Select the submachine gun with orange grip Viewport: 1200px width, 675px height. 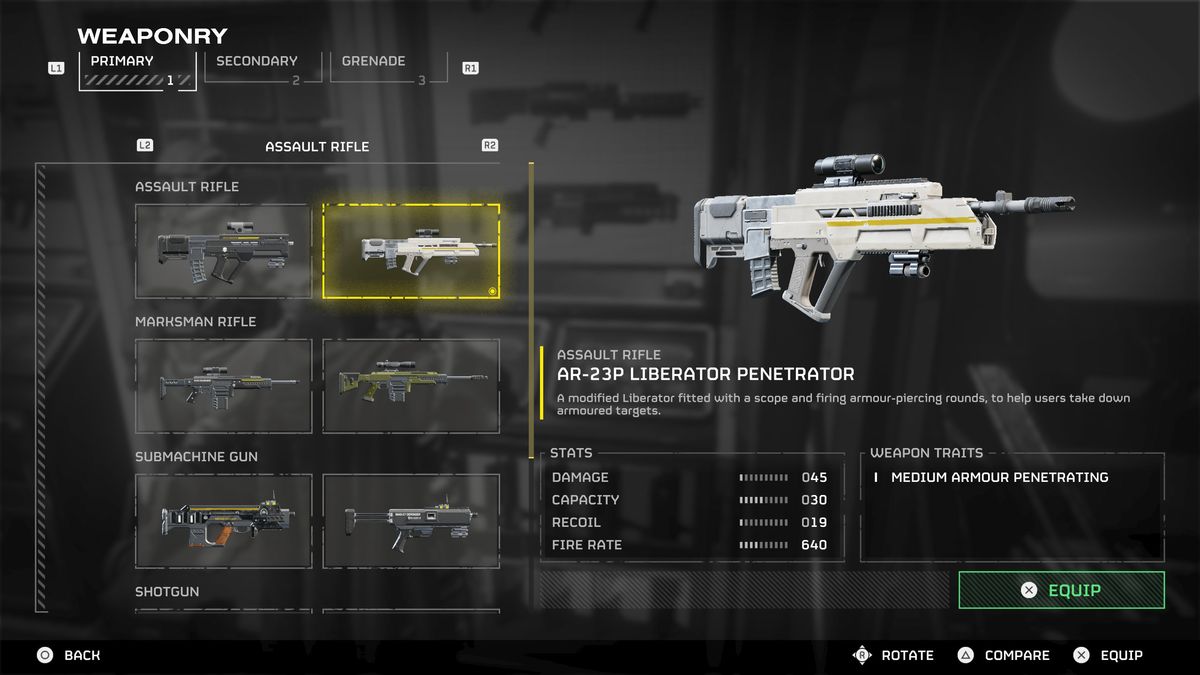[223, 521]
